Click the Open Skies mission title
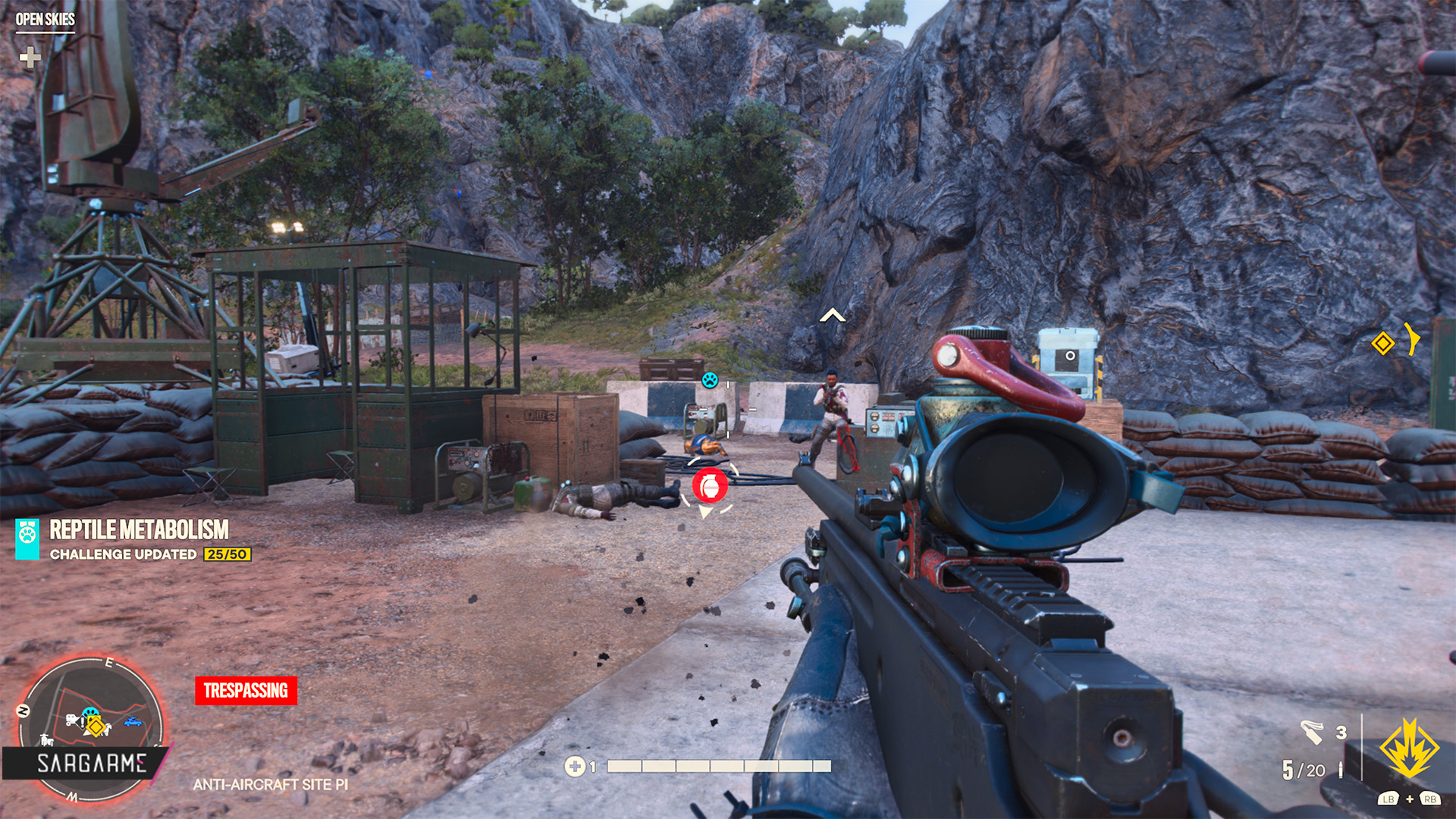The height and width of the screenshot is (819, 1456). (45, 20)
